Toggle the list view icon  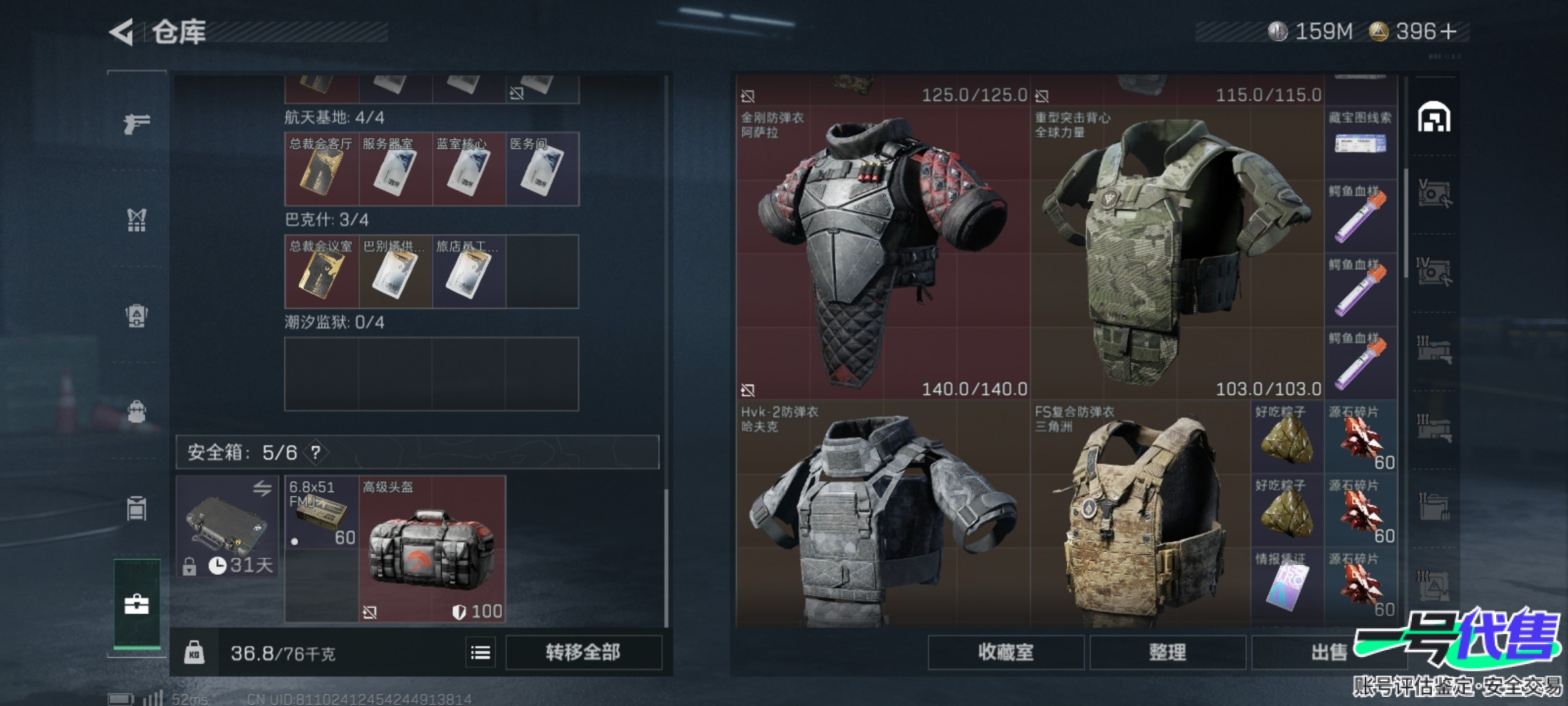(x=481, y=652)
